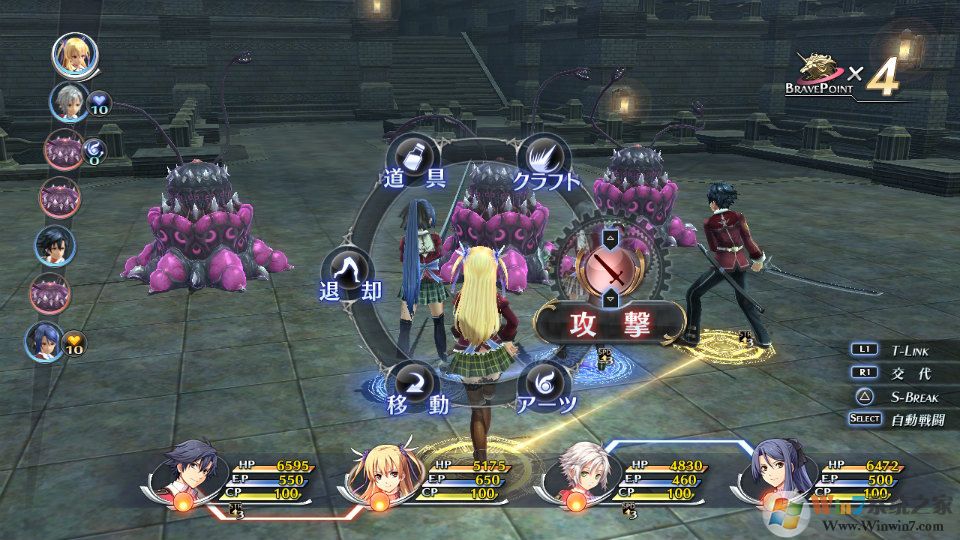The height and width of the screenshot is (540, 960).
Task: Select the silver-haired girl's turn order portrait
Action: [70, 101]
